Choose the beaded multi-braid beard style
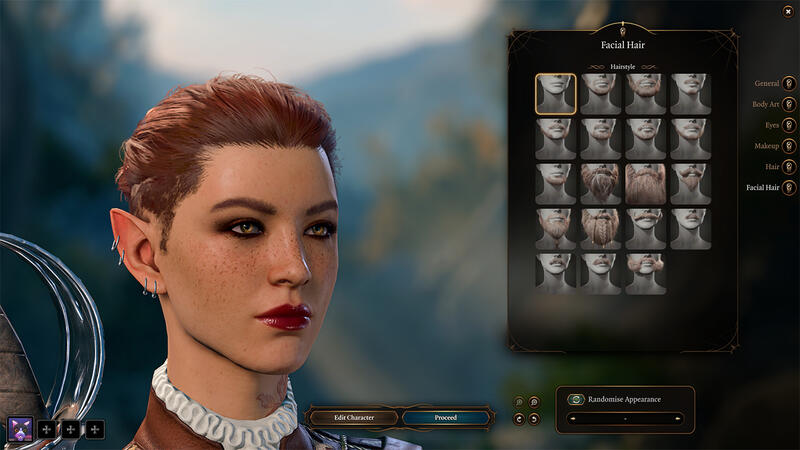 (600, 228)
